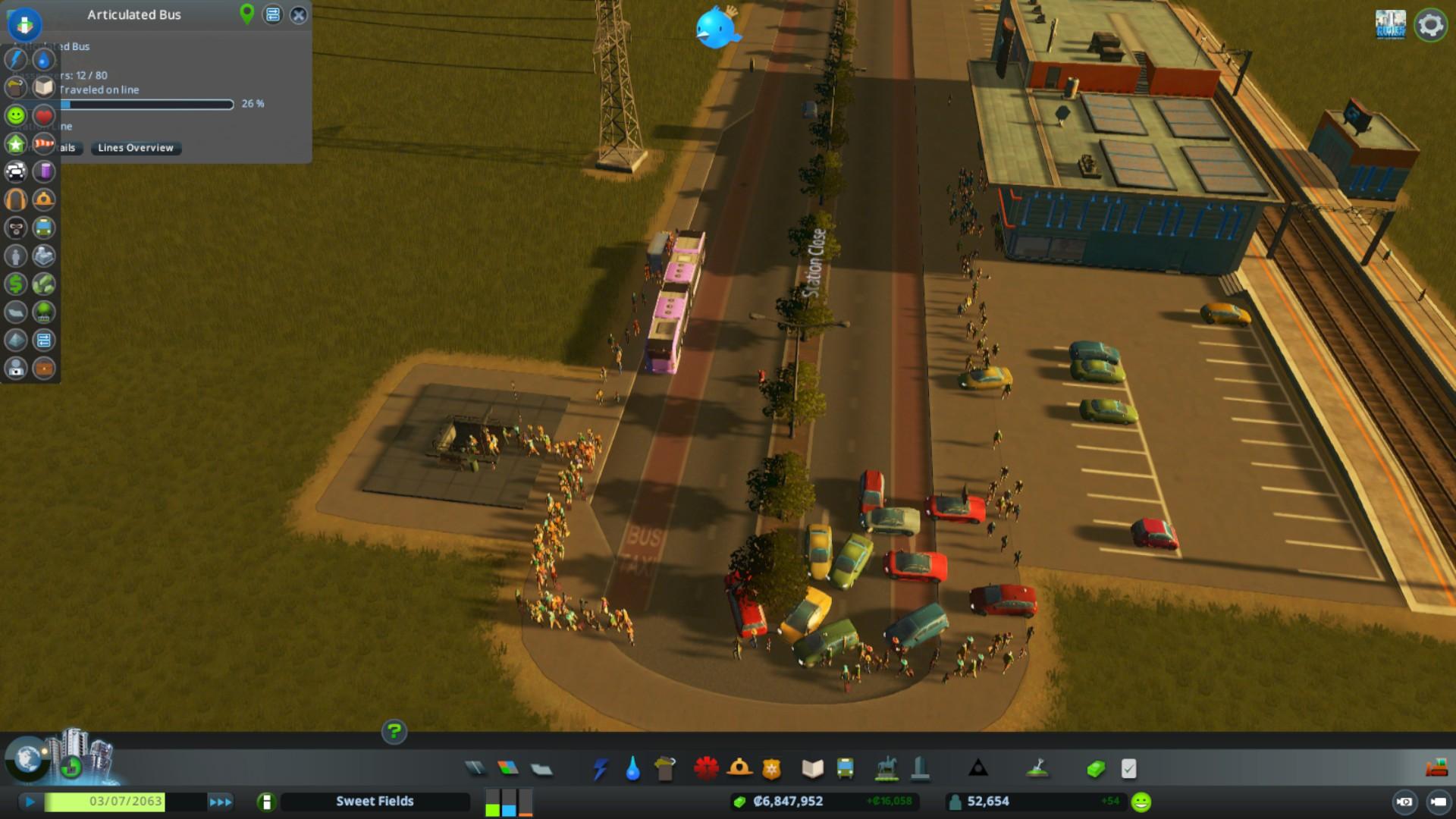The height and width of the screenshot is (819, 1456).
Task: Open the healthcare build menu
Action: click(x=706, y=769)
